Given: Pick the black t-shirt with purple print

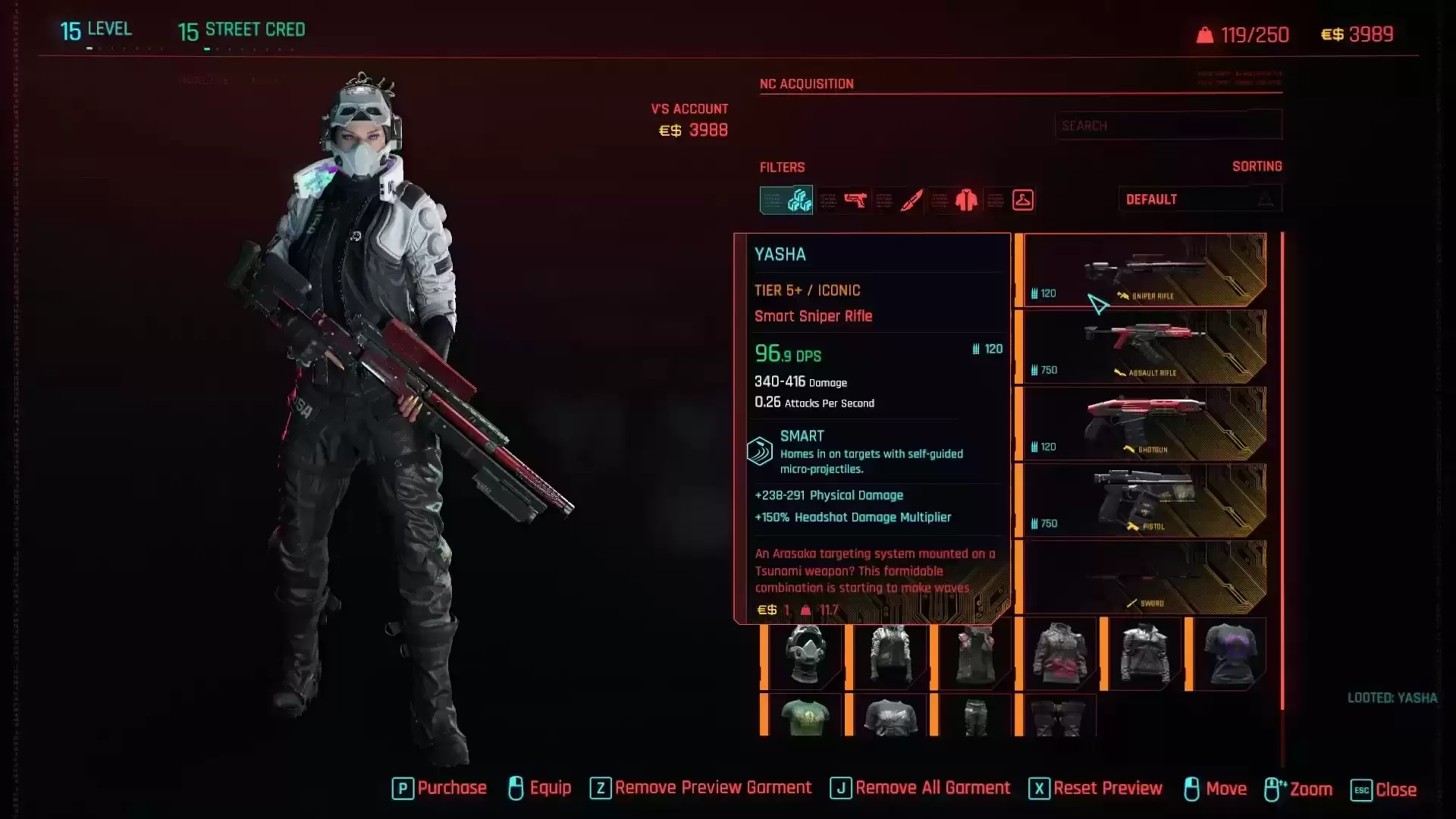Looking at the screenshot, I should pyautogui.click(x=1229, y=654).
